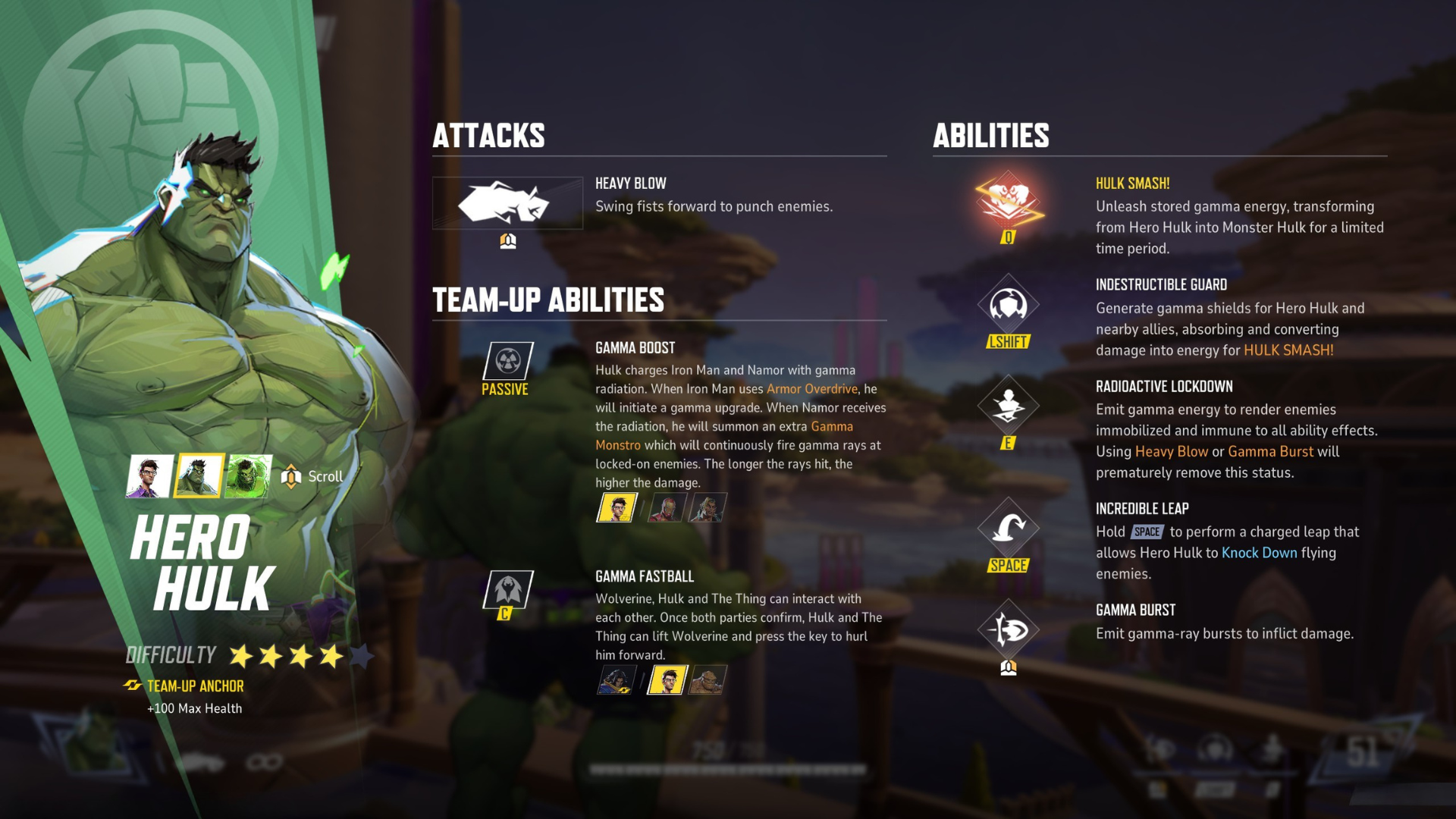This screenshot has height=819, width=1456.
Task: Click the ABILITIES section heading
Action: coord(991,136)
